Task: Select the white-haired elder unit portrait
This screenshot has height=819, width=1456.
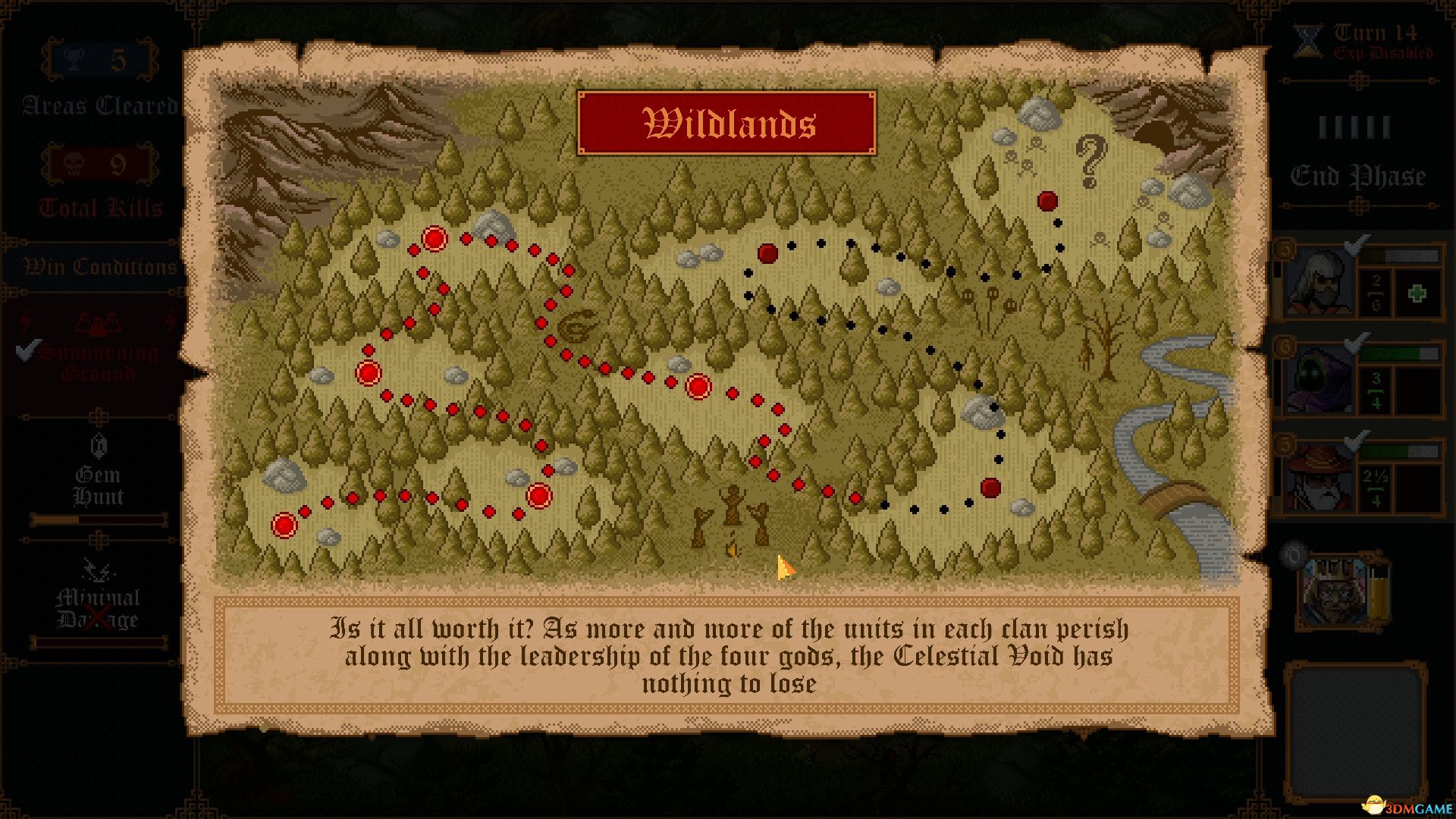Action: (1319, 281)
